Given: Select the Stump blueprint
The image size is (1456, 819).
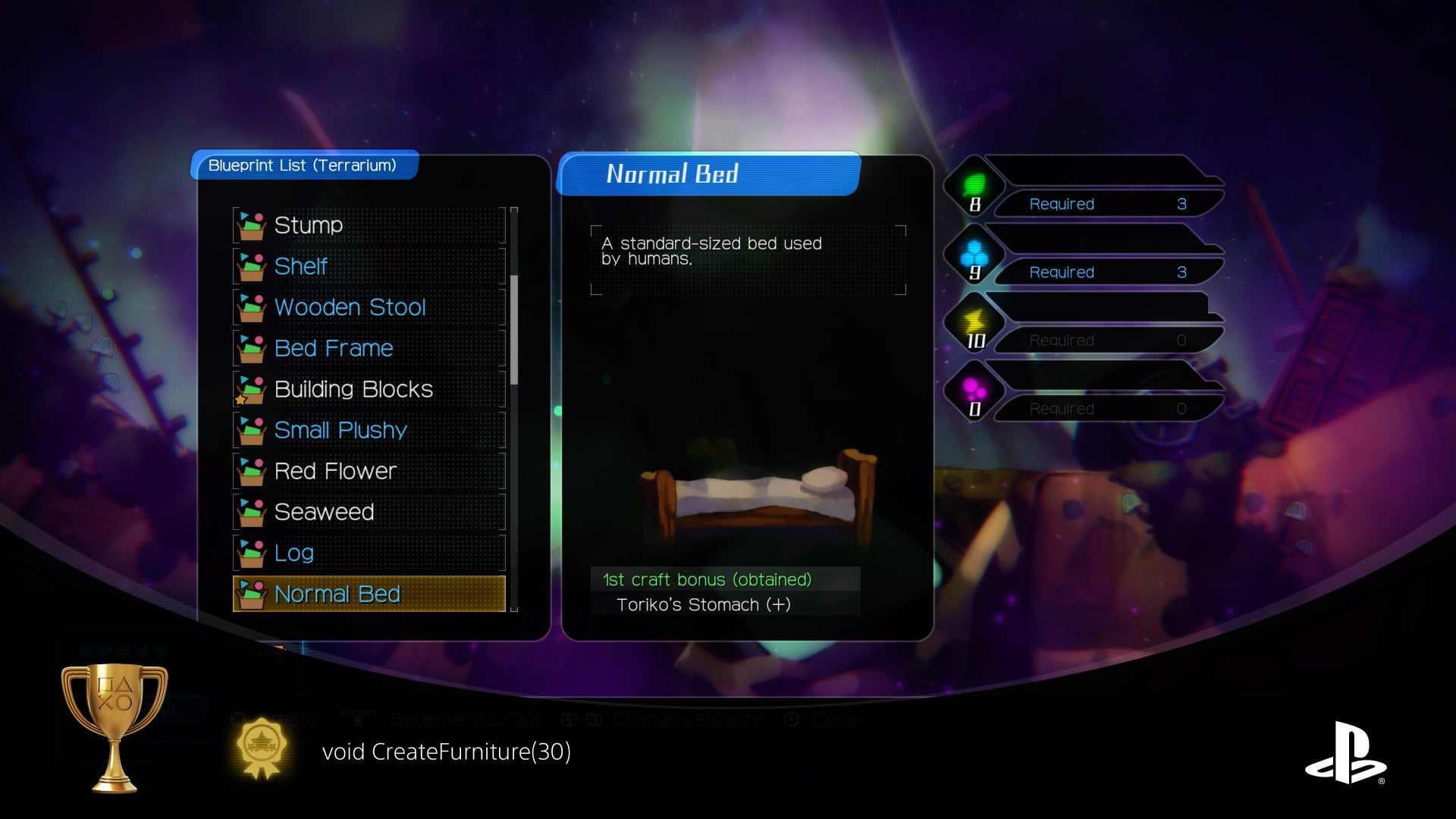Looking at the screenshot, I should [x=369, y=225].
